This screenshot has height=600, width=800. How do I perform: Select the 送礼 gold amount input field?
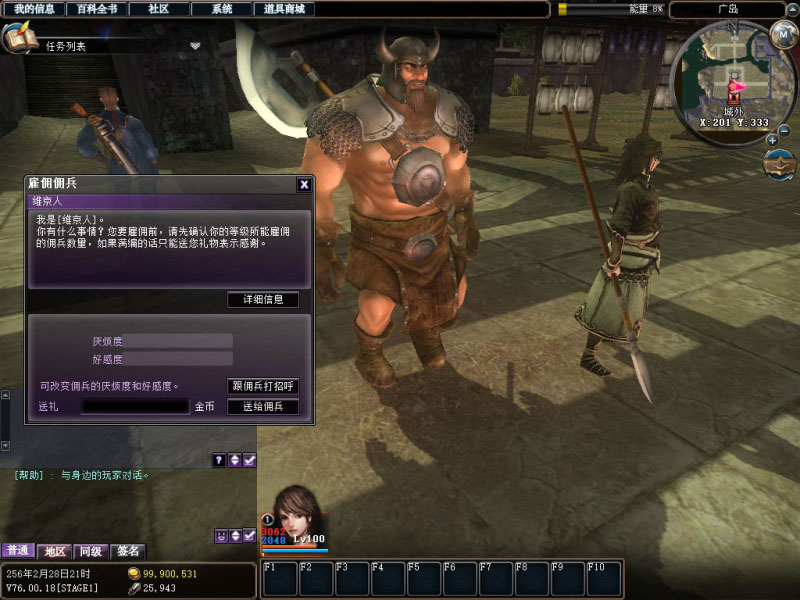135,407
